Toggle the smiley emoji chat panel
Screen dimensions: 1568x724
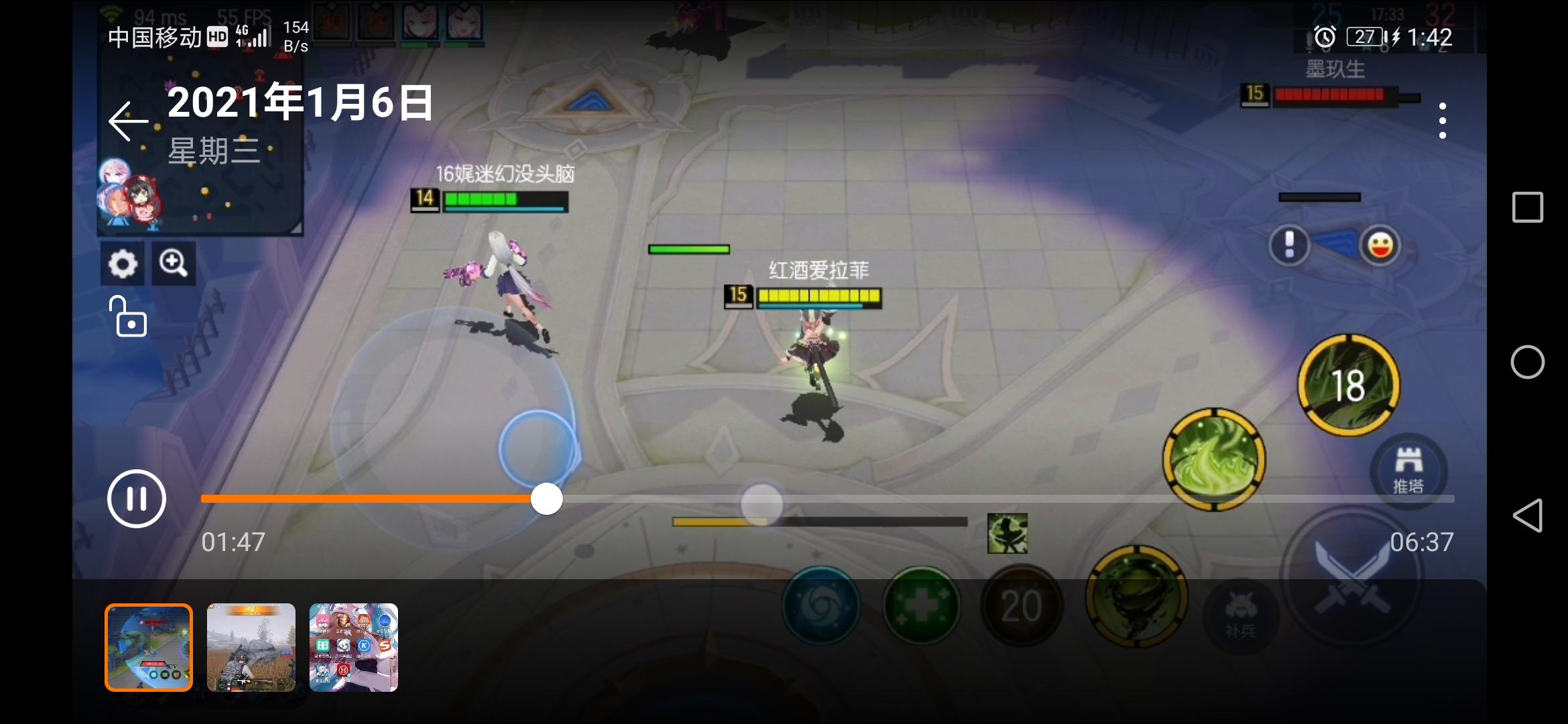coord(1382,245)
